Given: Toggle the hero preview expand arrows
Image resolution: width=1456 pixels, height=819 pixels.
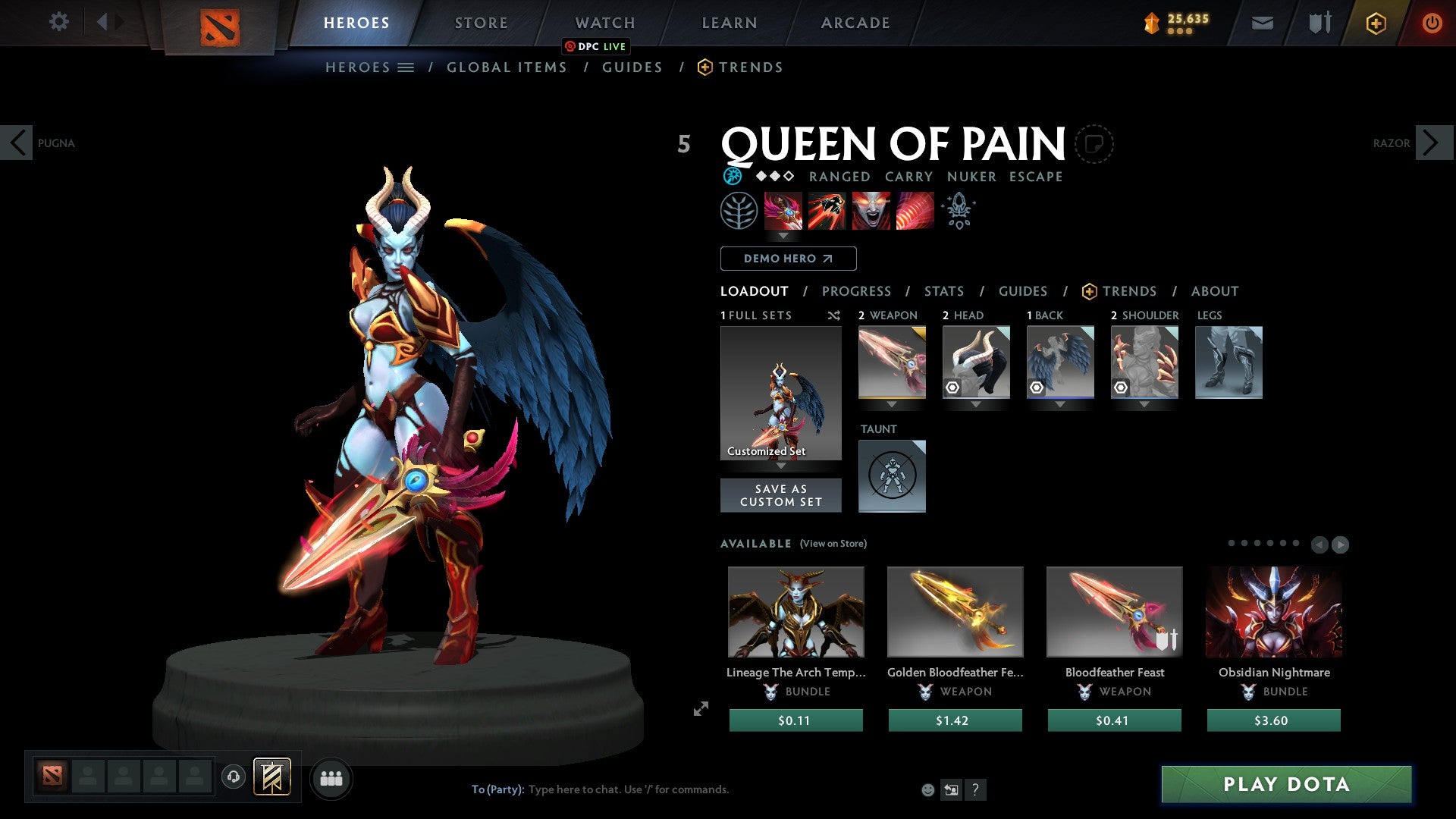Looking at the screenshot, I should click(700, 709).
